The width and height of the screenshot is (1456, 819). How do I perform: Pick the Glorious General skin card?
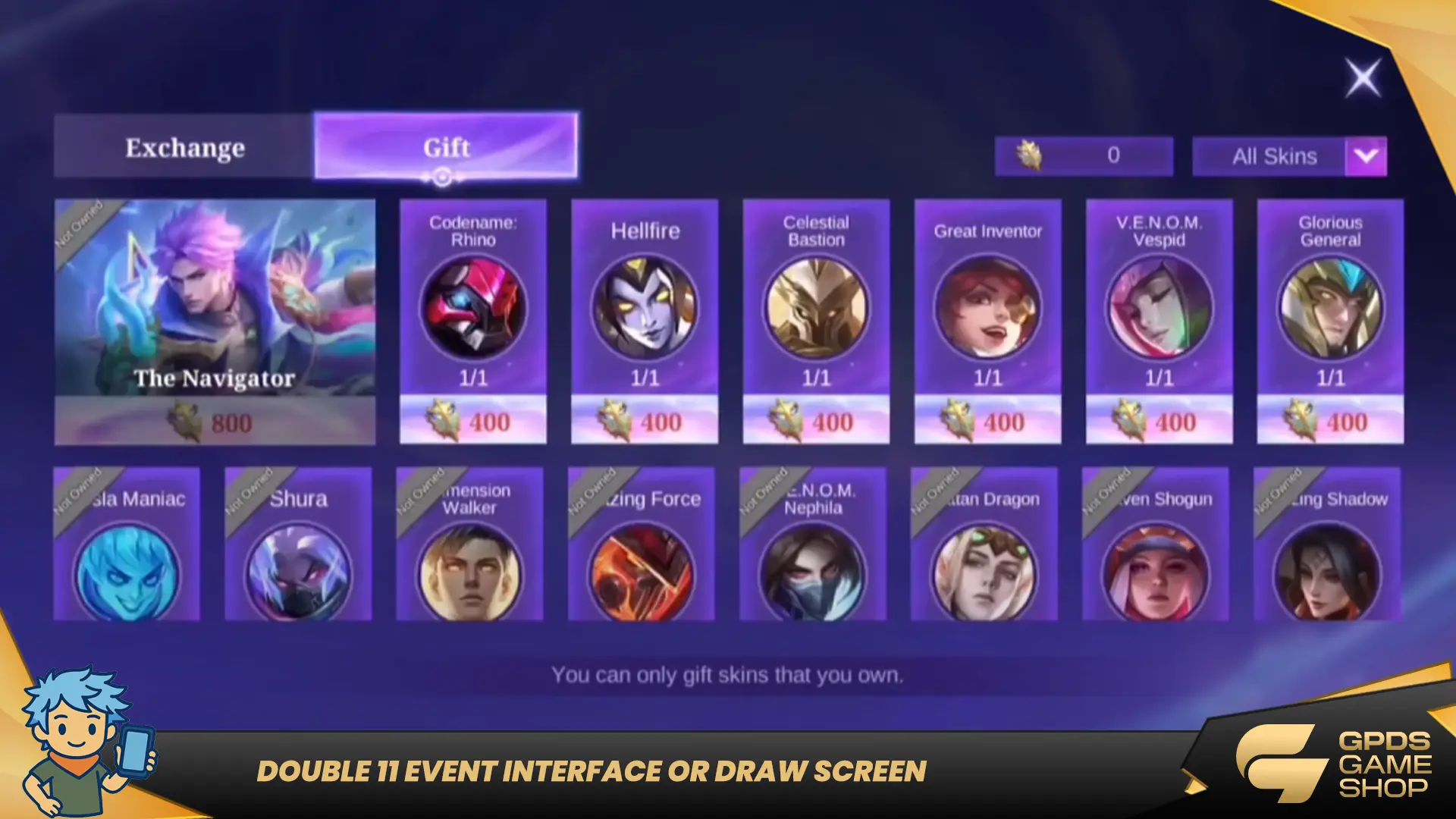[1330, 321]
